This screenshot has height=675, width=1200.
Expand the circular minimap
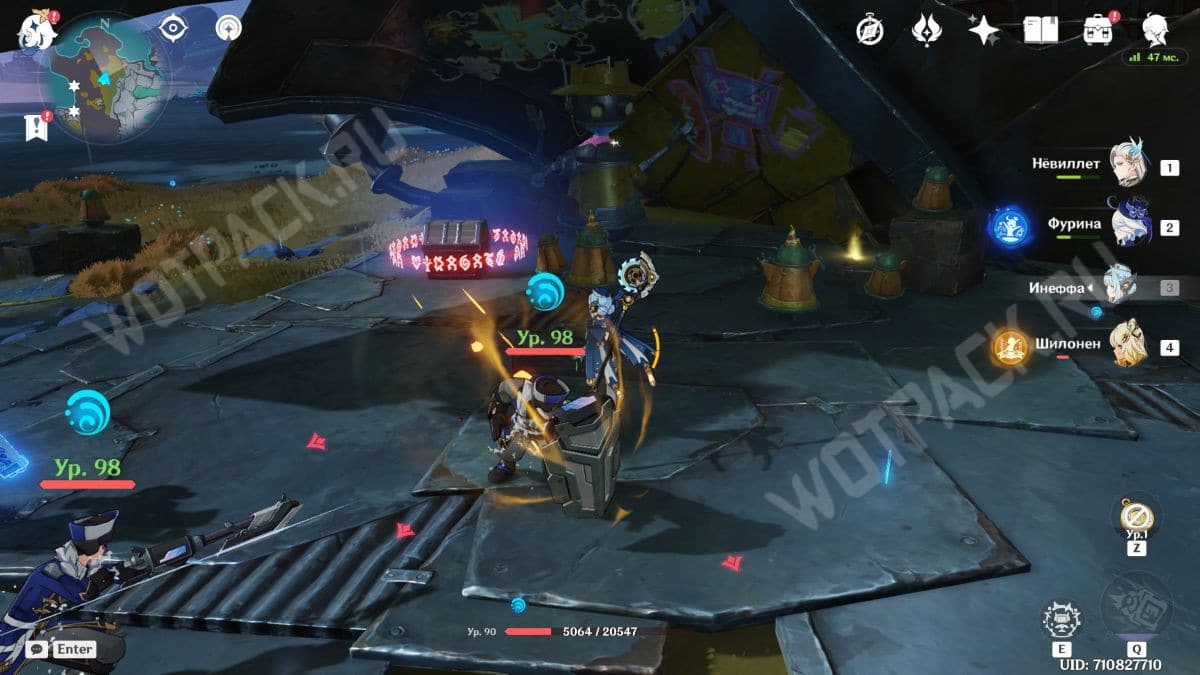103,78
